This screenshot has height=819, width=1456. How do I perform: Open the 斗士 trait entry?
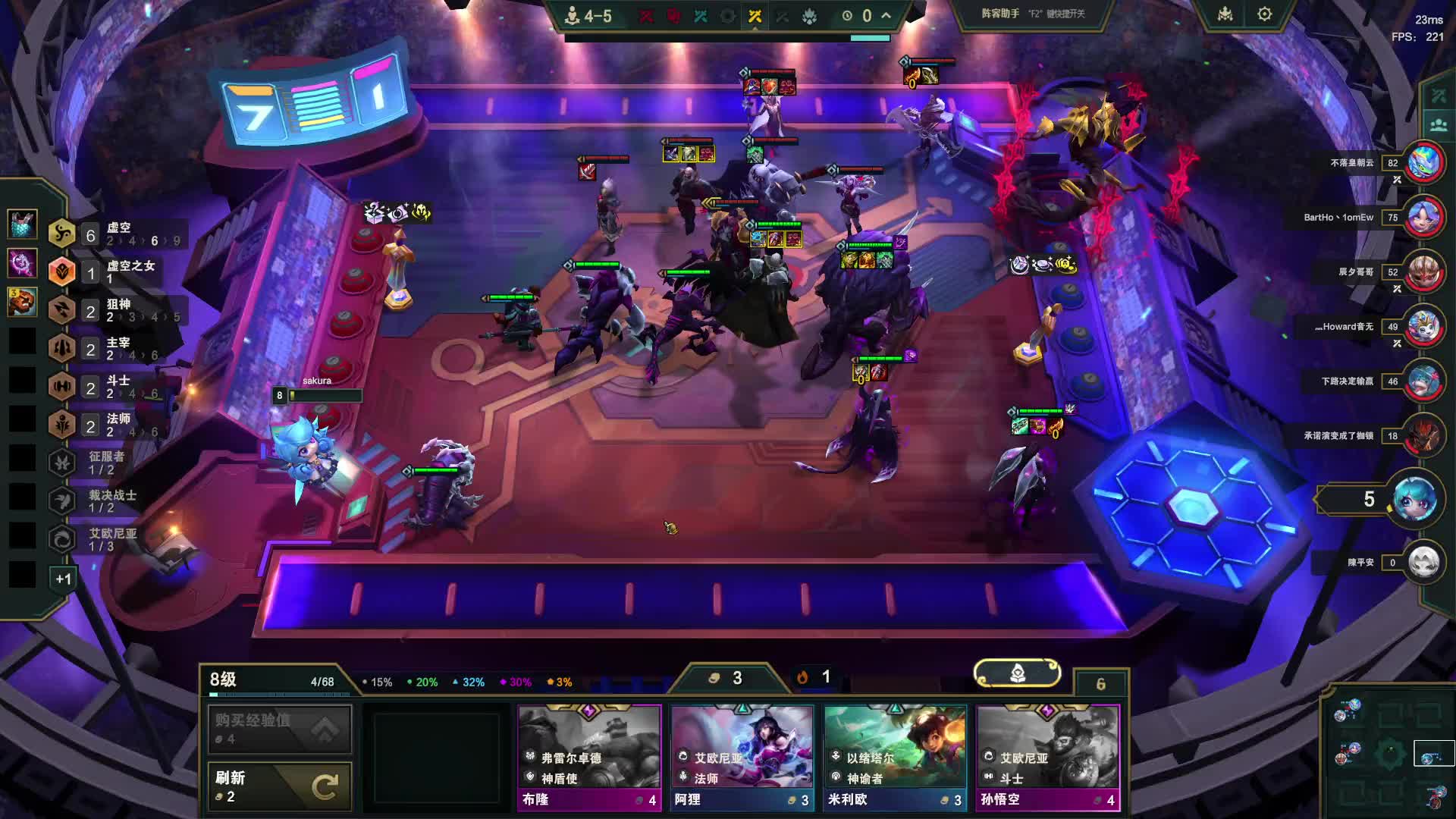[114, 387]
